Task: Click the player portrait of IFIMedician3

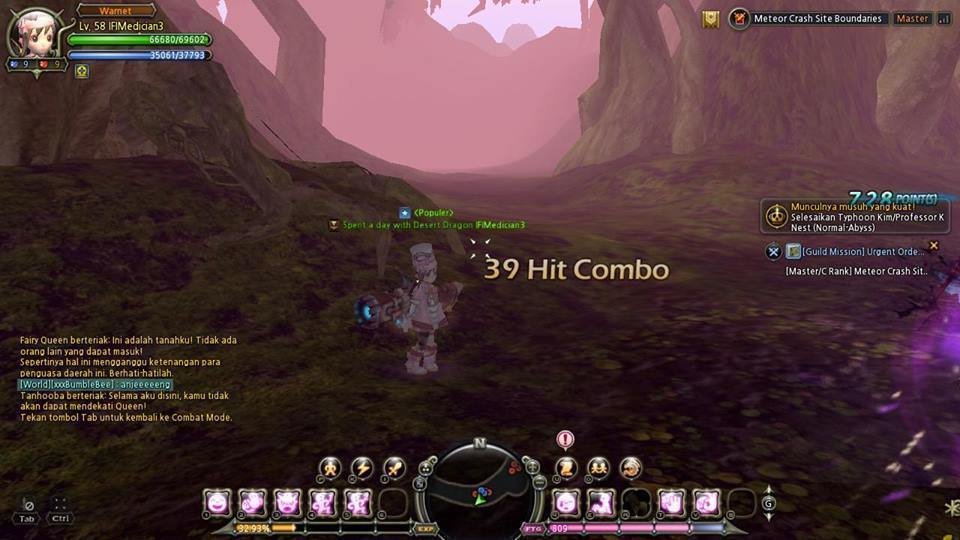Action: 36,37
